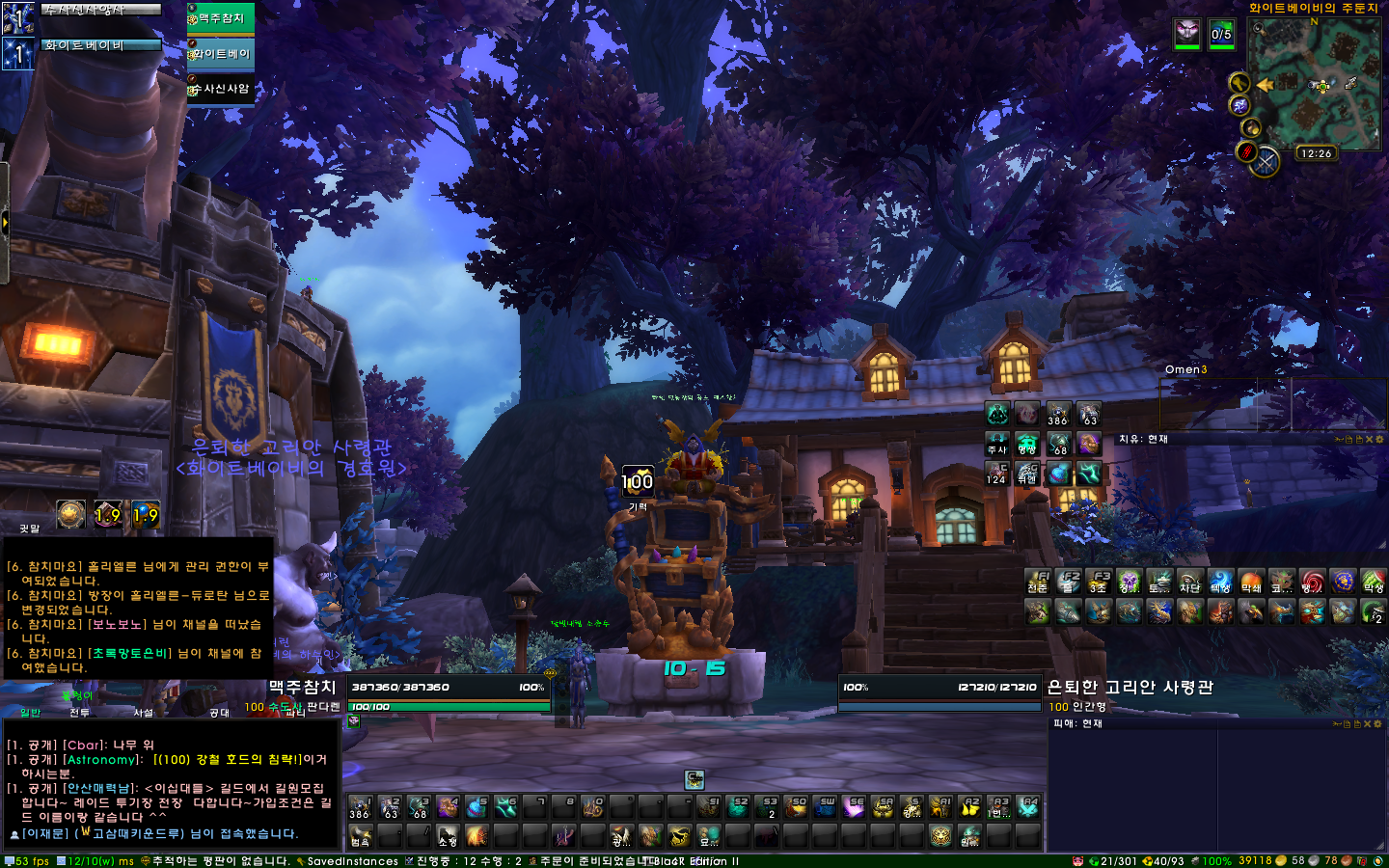Select the 공대 chat tab
This screenshot has width=1389, height=868.
tap(219, 713)
